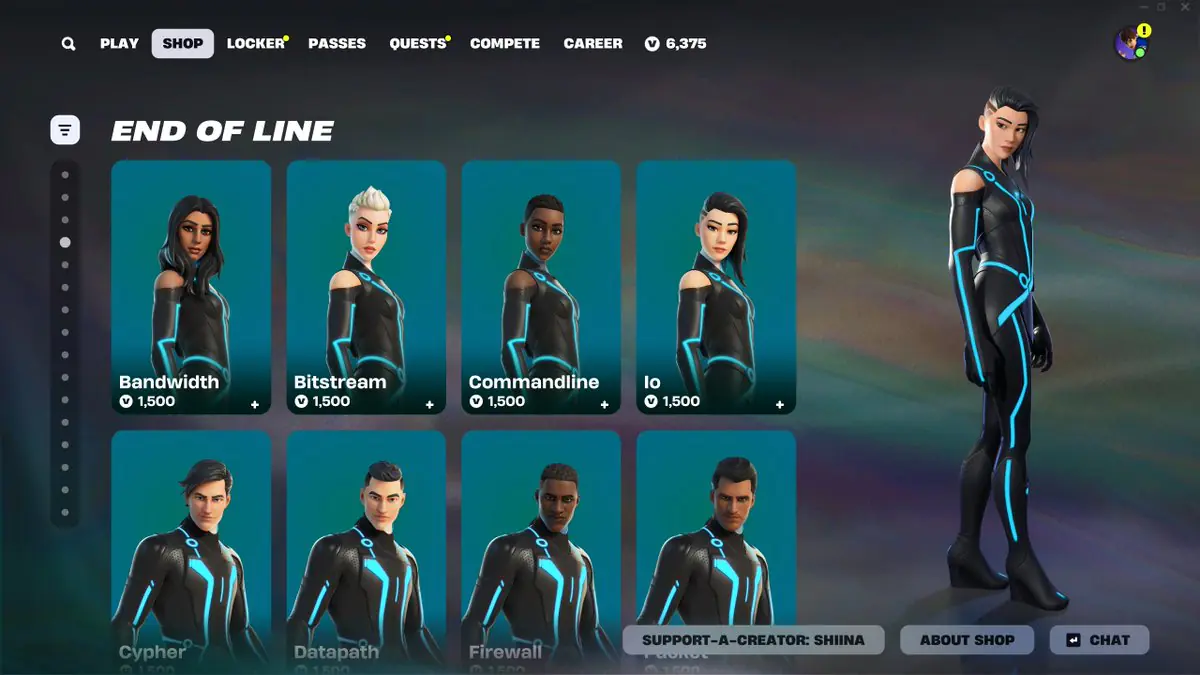Viewport: 1200px width, 675px height.
Task: Click the 6,375 V-Bucks balance
Action: pos(676,44)
